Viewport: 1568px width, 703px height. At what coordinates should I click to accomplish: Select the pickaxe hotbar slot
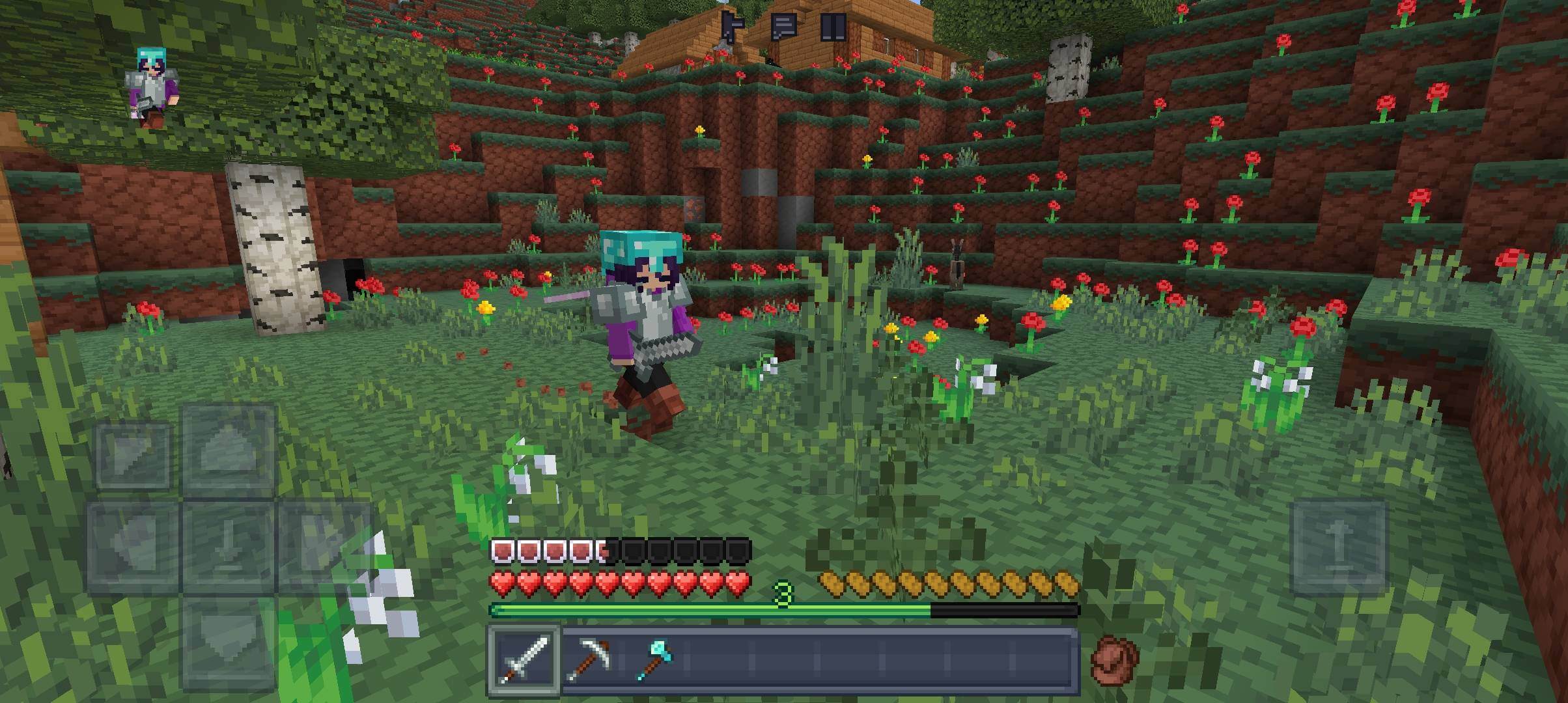[588, 659]
